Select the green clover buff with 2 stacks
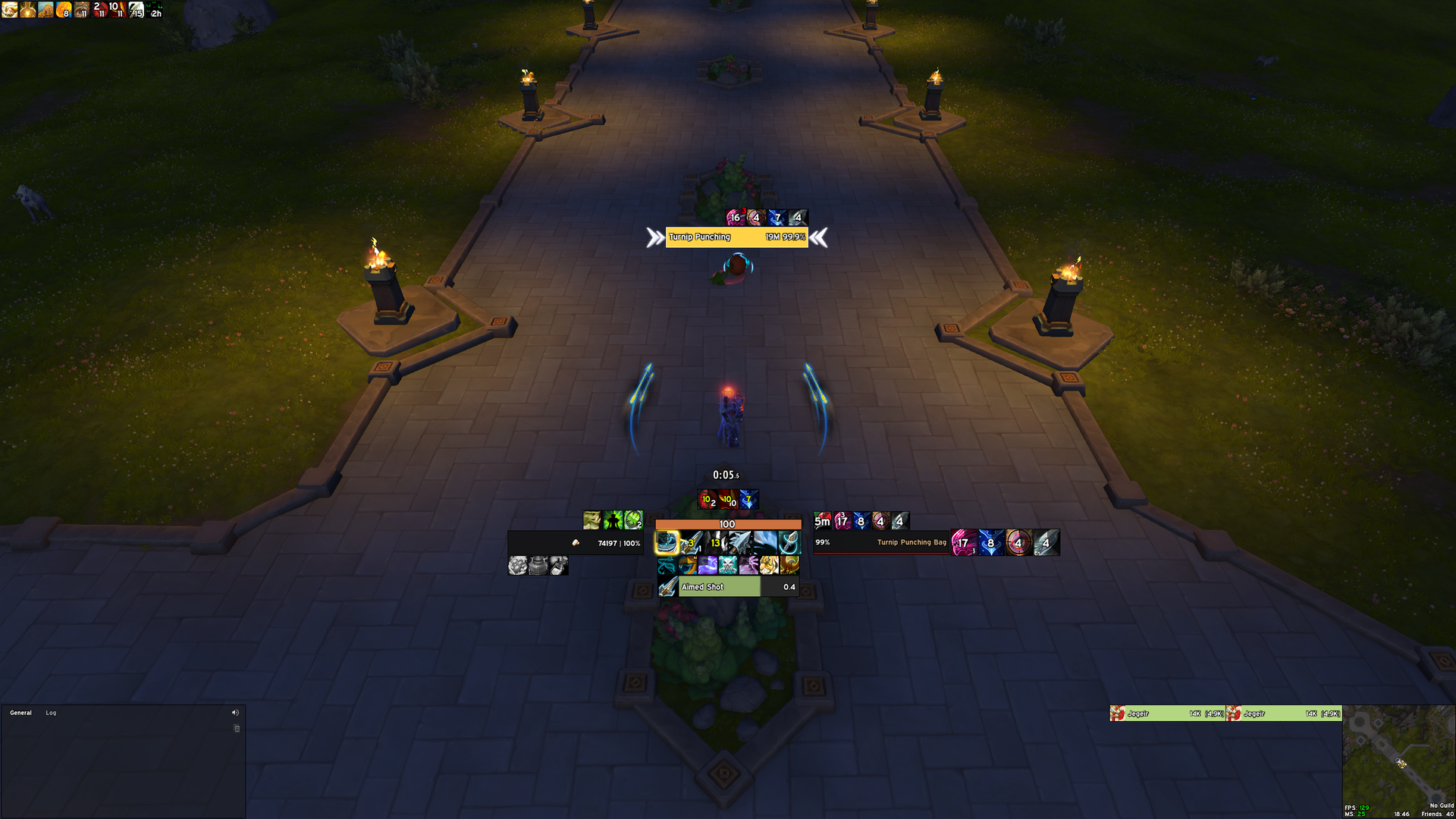 633,520
